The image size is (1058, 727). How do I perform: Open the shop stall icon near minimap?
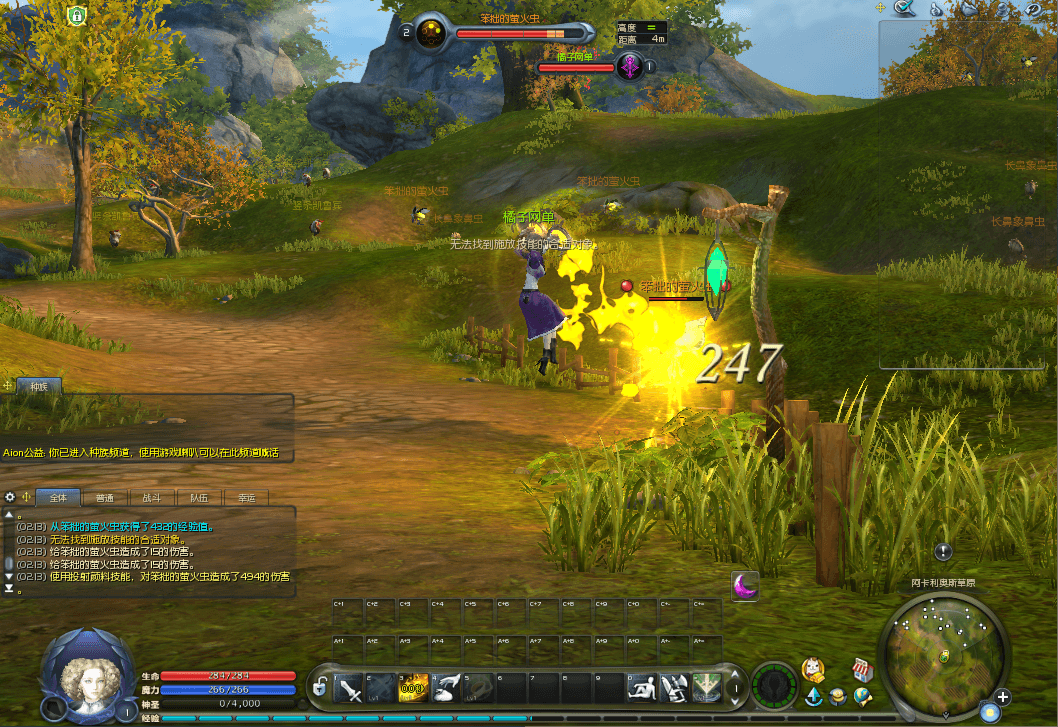click(862, 669)
